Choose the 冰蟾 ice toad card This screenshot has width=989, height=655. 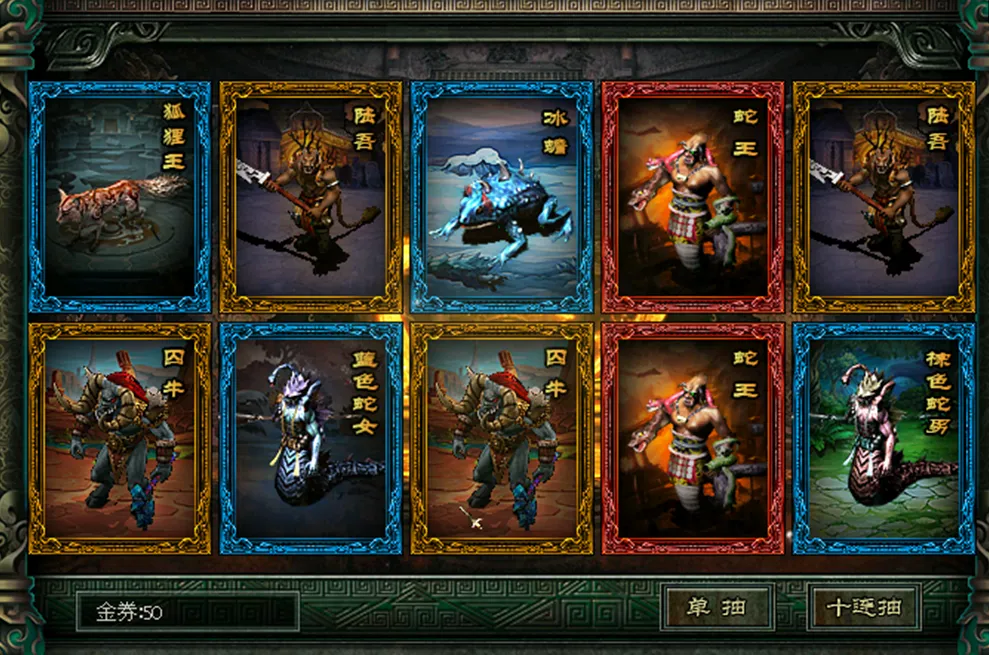[502, 197]
